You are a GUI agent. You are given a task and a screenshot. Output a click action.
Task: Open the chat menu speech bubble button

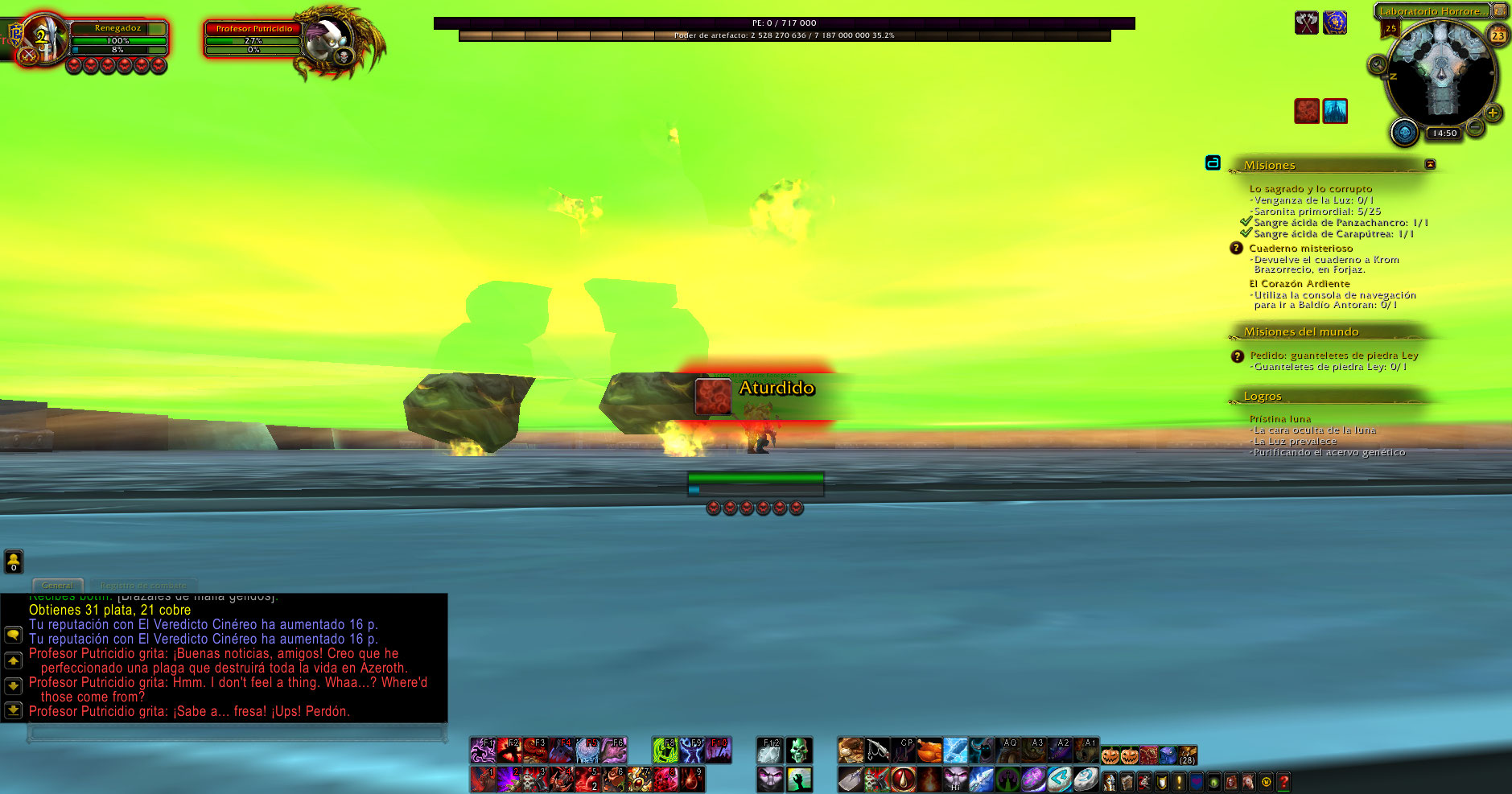(x=13, y=635)
